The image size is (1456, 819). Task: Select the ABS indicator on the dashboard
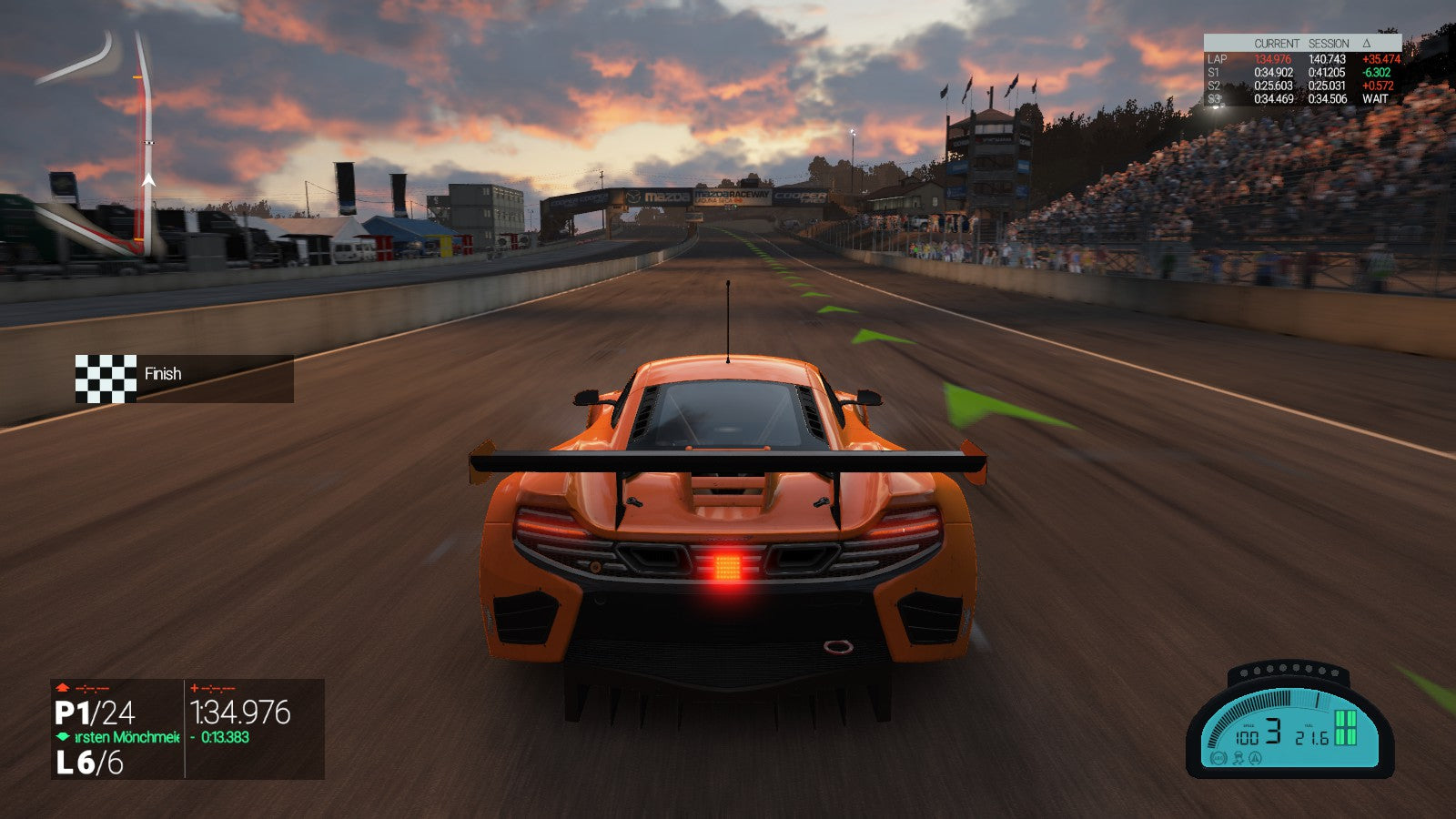pyautogui.click(x=1218, y=757)
